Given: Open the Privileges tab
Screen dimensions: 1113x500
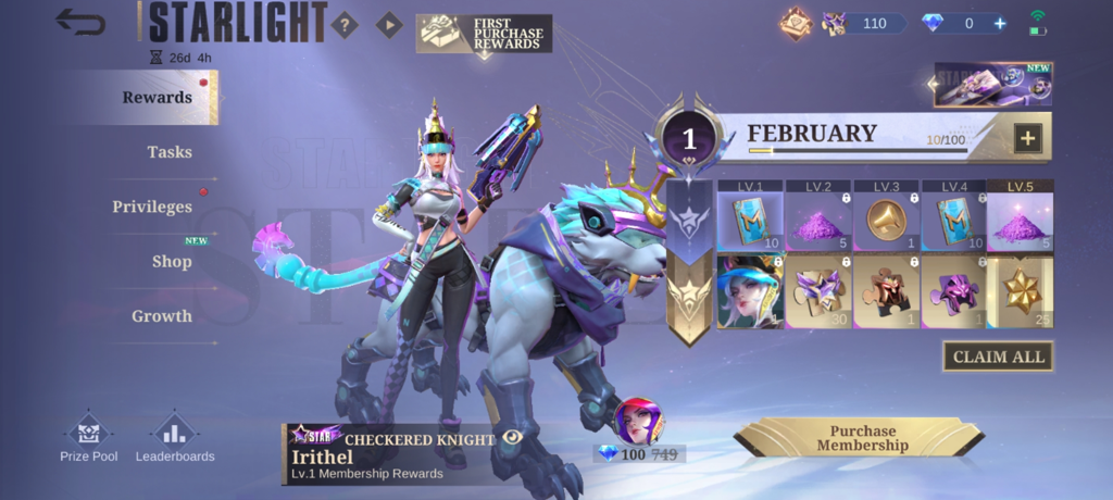Looking at the screenshot, I should 152,207.
